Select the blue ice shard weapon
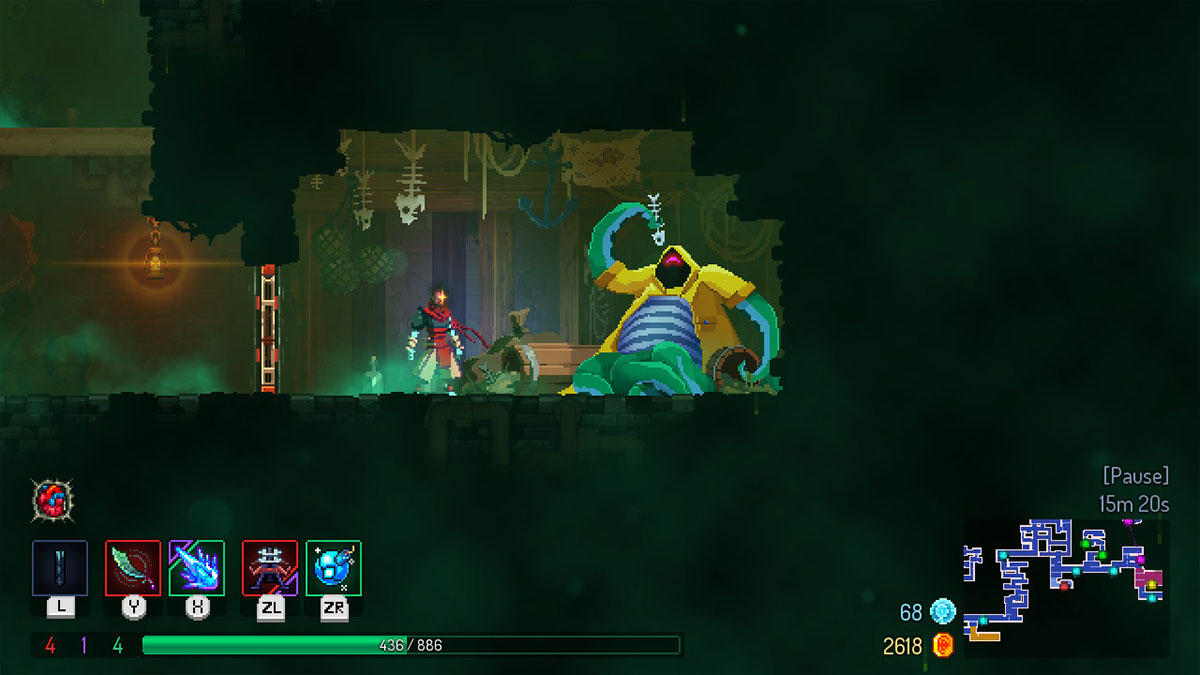 [x=197, y=569]
